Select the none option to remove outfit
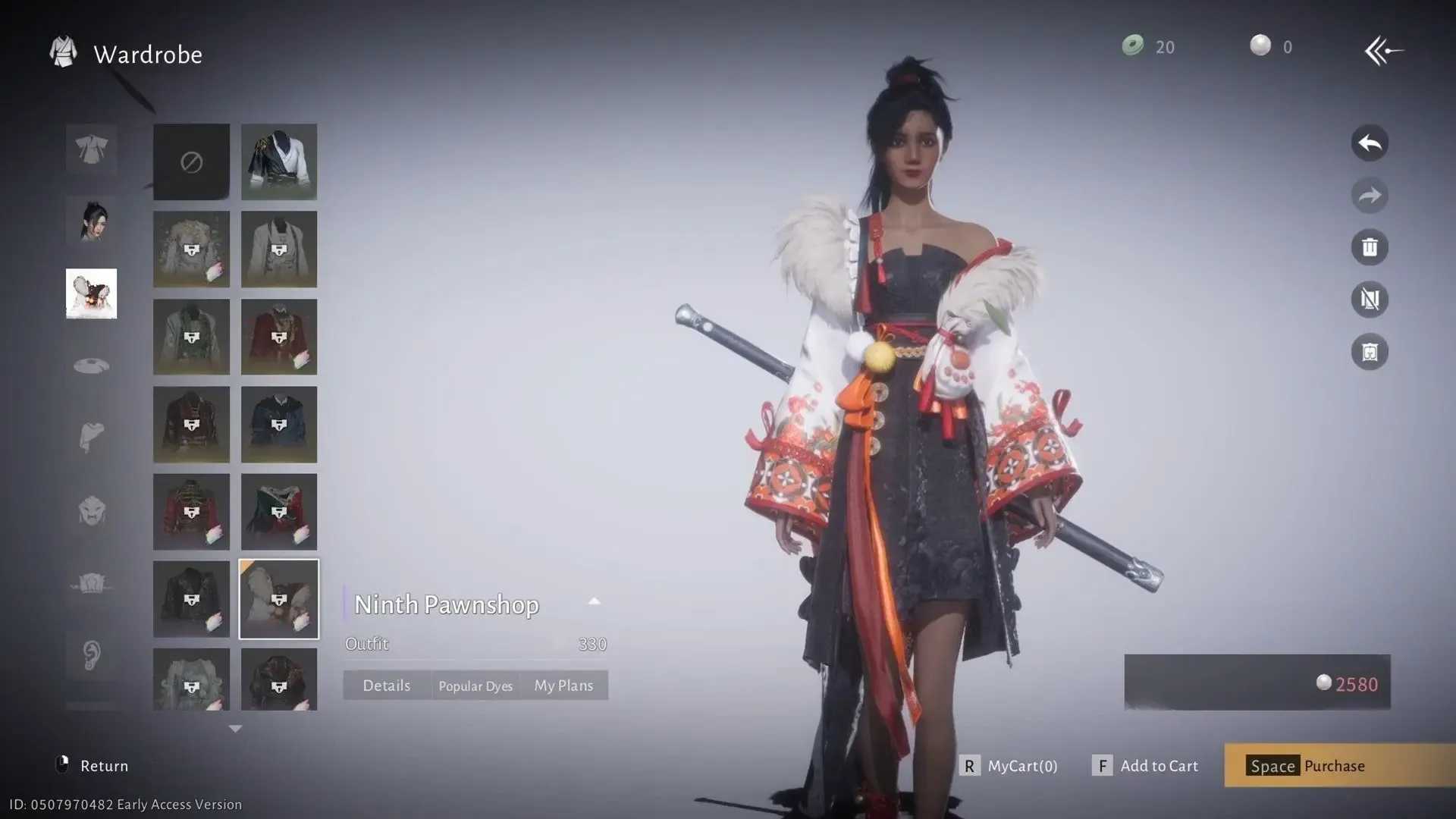This screenshot has height=819, width=1456. pos(190,162)
